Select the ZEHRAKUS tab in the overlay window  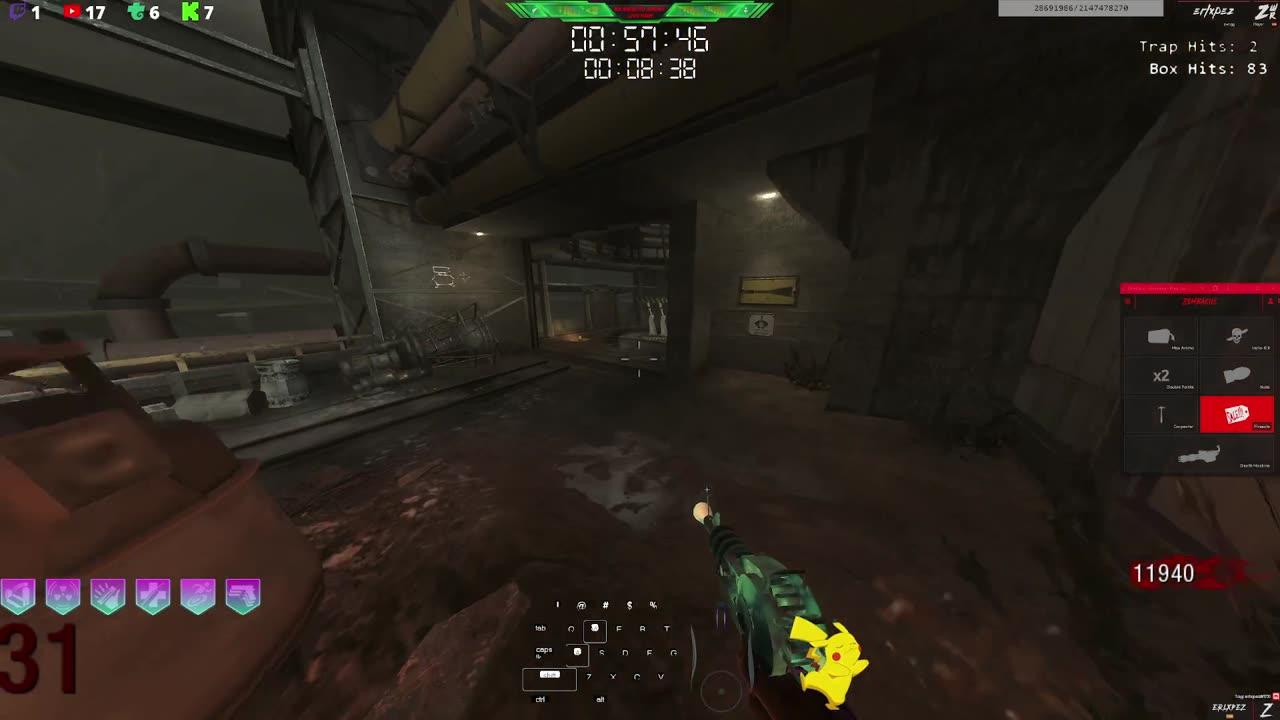tap(1199, 300)
